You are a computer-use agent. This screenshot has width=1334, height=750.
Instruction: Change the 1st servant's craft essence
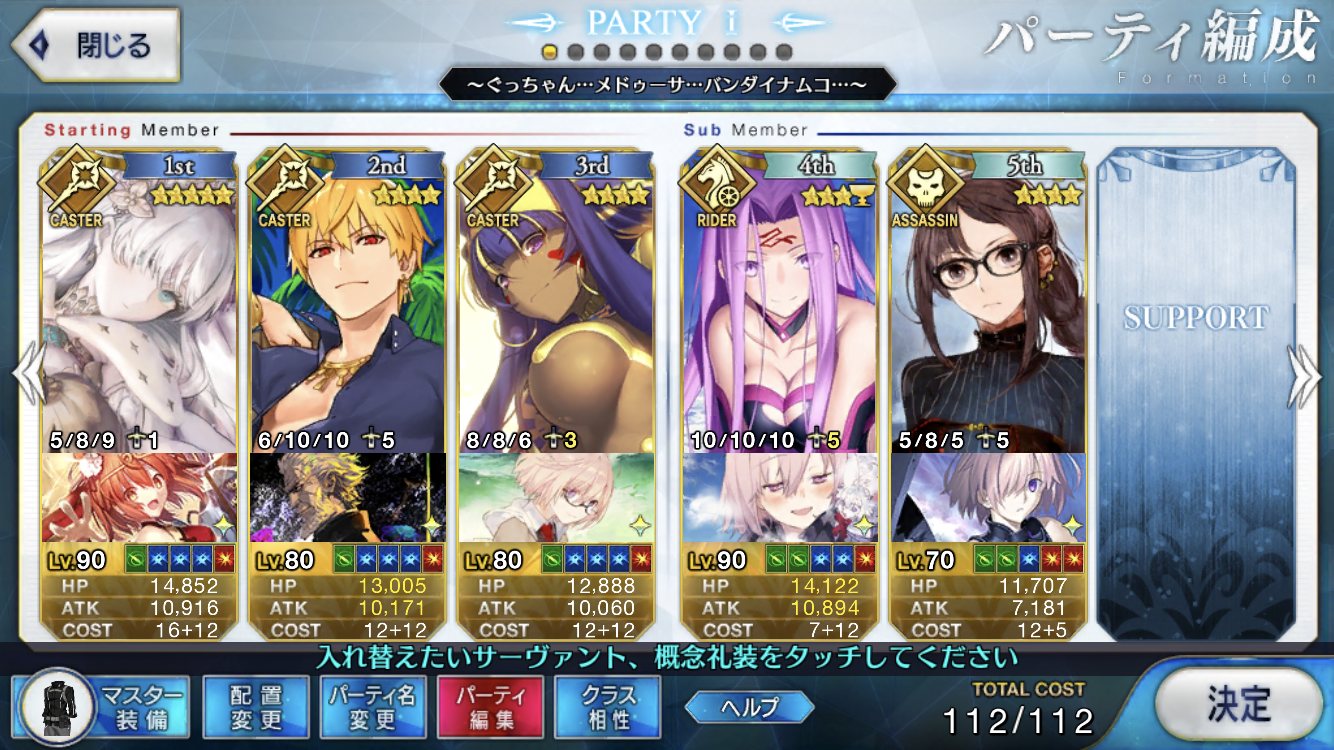coord(140,497)
